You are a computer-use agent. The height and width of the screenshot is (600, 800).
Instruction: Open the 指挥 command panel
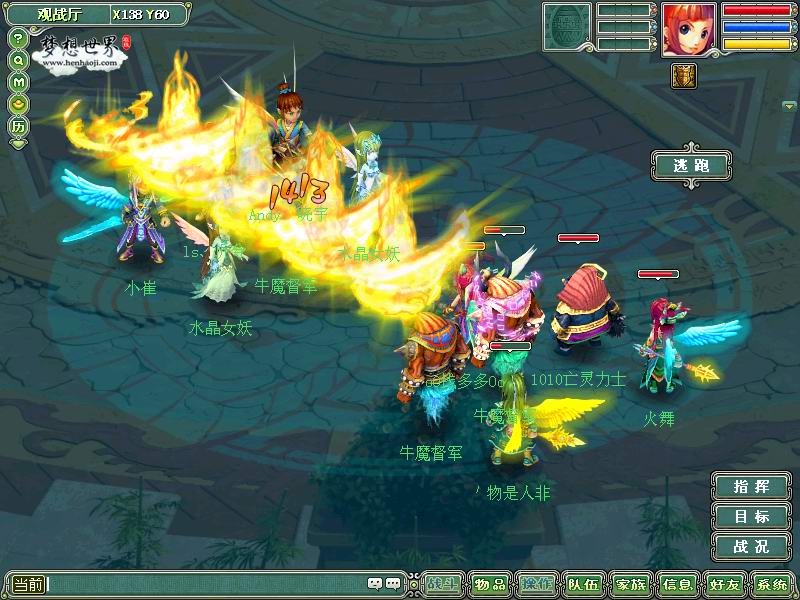pos(750,487)
